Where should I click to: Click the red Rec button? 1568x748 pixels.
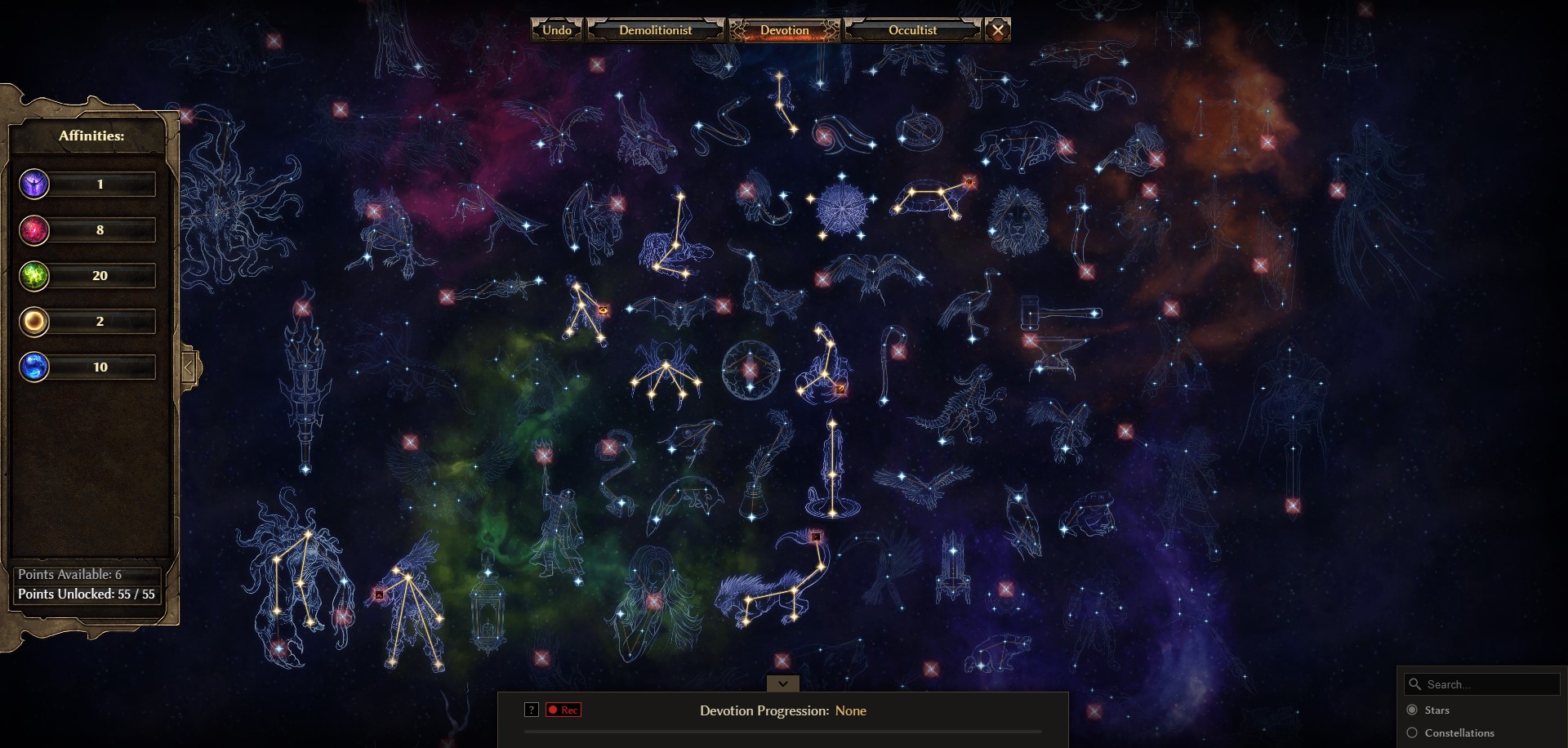click(563, 710)
